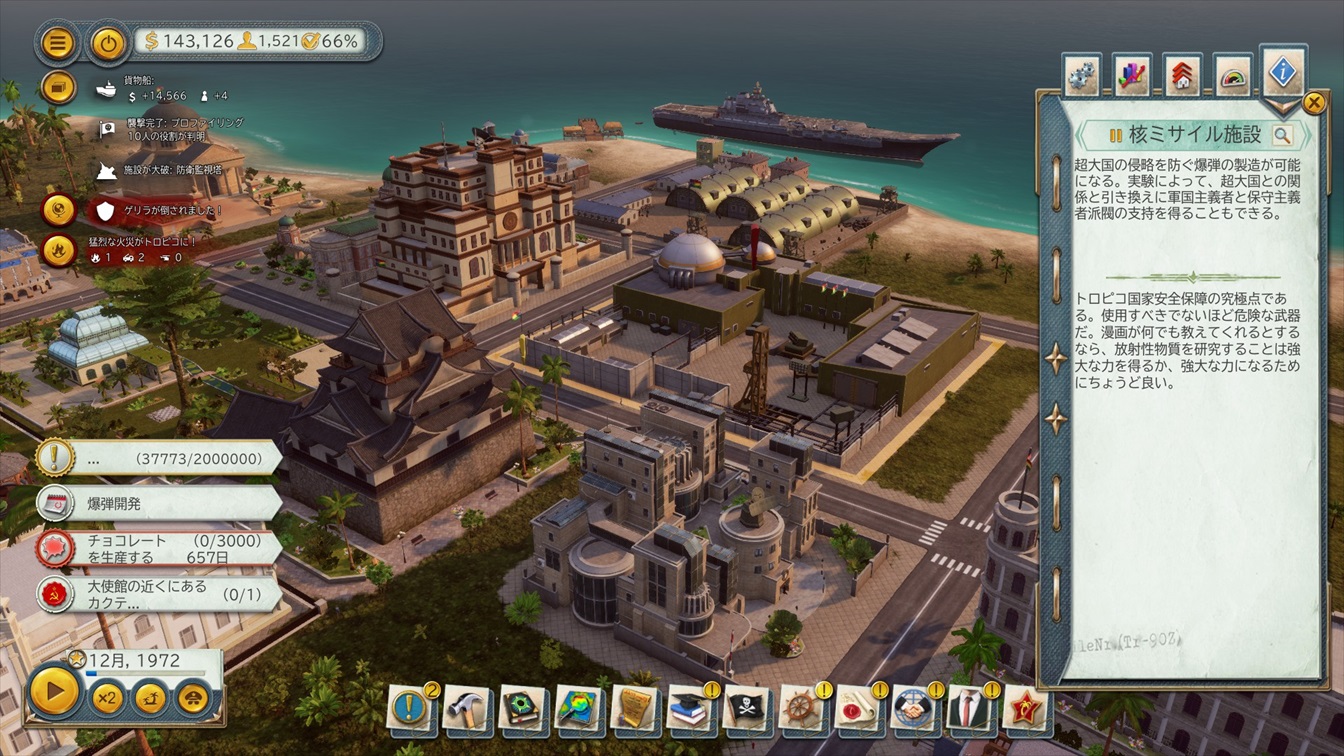Viewport: 1344px width, 756px height.
Task: Select the 爆弾開発 objective
Action: point(160,502)
